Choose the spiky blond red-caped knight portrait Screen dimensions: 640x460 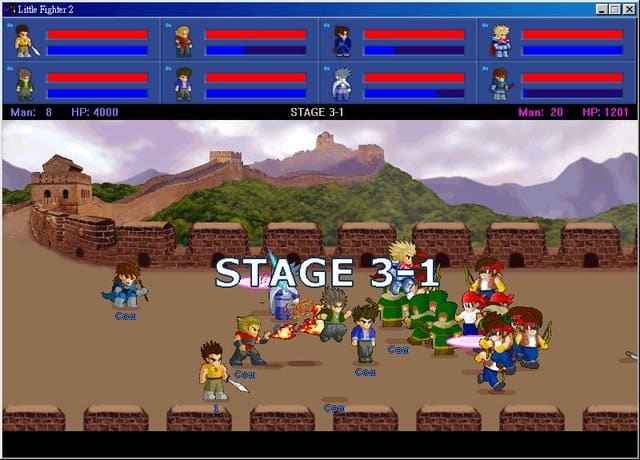pyautogui.click(x=500, y=41)
